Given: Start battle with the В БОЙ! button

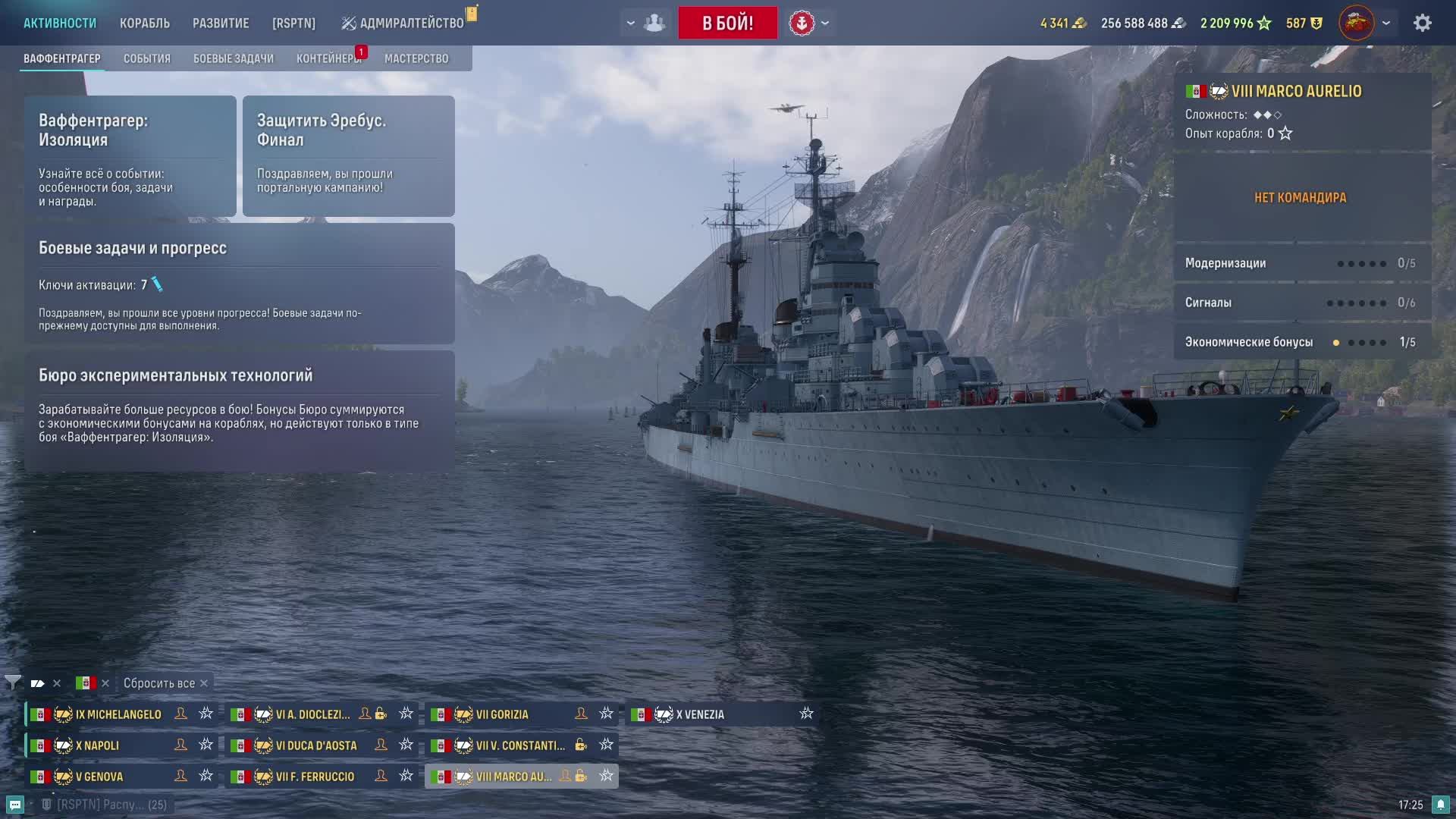Looking at the screenshot, I should pos(727,23).
